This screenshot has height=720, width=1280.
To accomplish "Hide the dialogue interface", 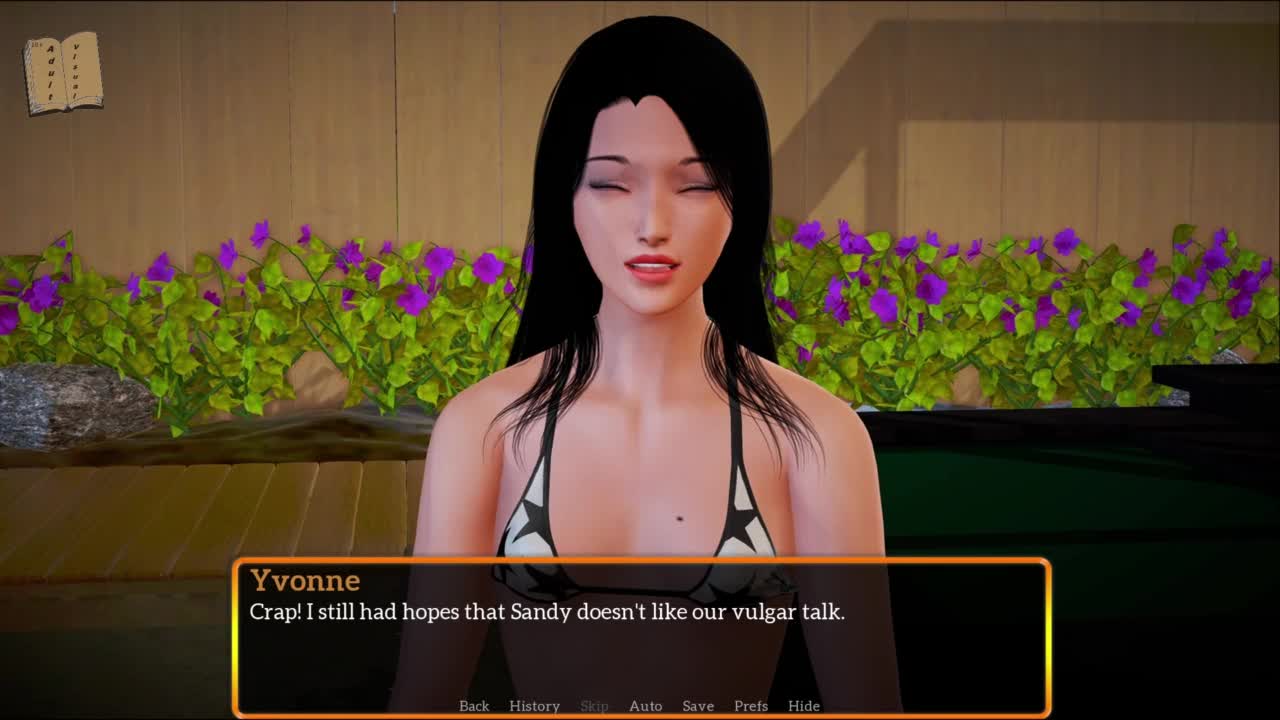I will pyautogui.click(x=804, y=706).
